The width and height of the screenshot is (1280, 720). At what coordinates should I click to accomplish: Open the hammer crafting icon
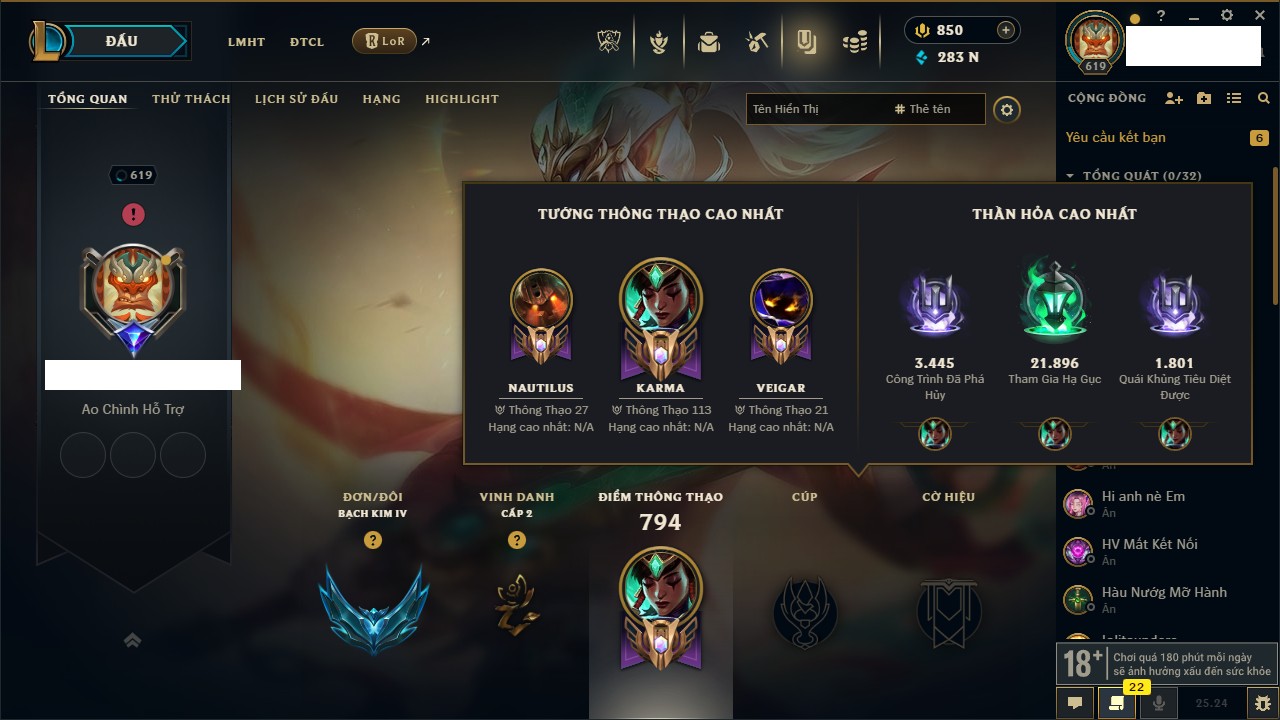click(x=756, y=42)
